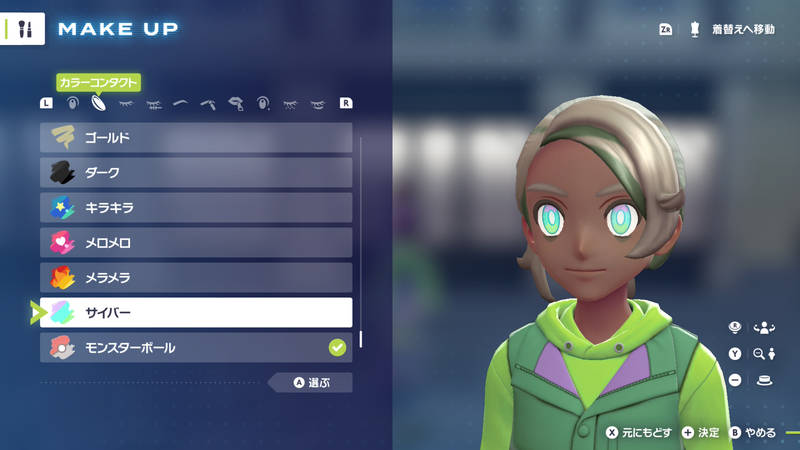Switch to the lips makeup tab
This screenshot has height=450, width=800.
pyautogui.click(x=236, y=103)
